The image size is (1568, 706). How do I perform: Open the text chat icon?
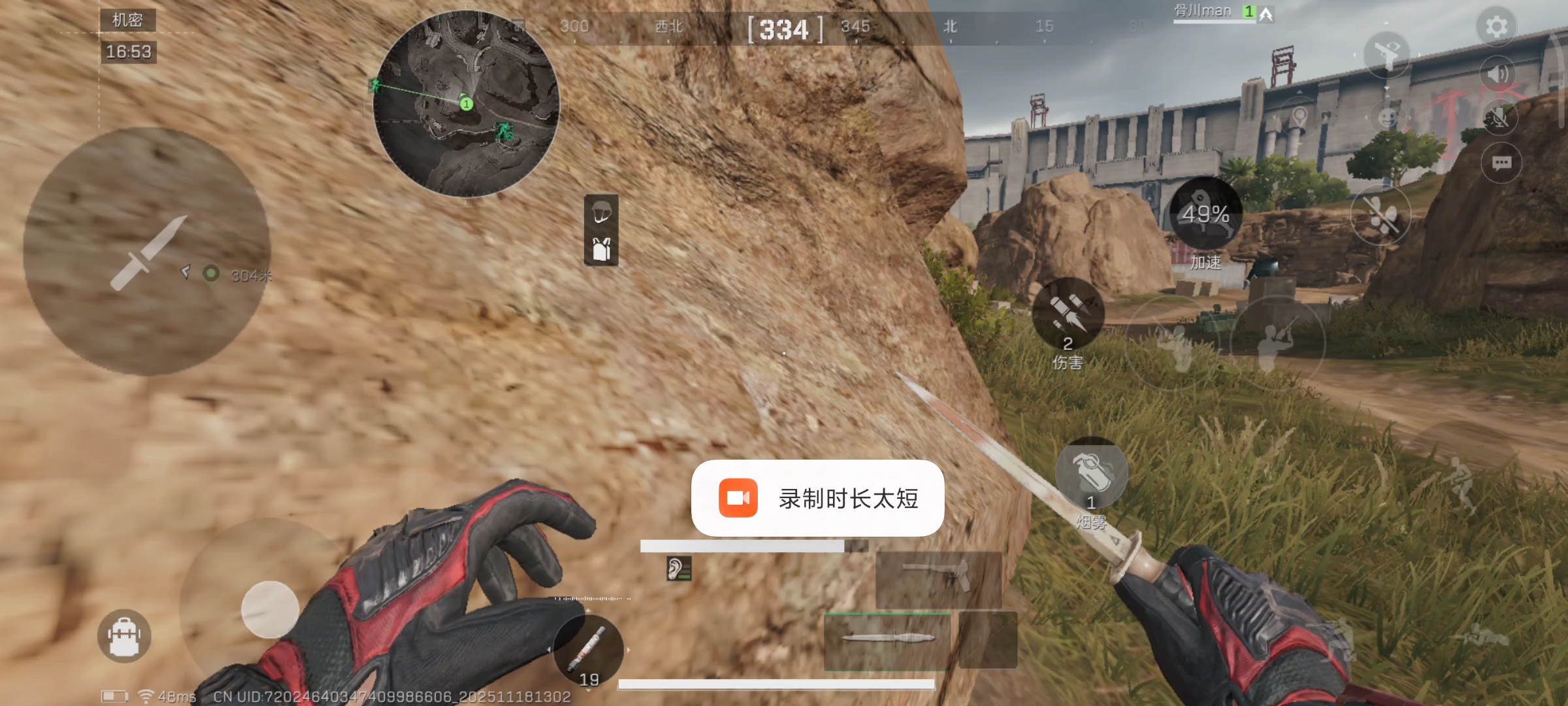tap(1503, 163)
